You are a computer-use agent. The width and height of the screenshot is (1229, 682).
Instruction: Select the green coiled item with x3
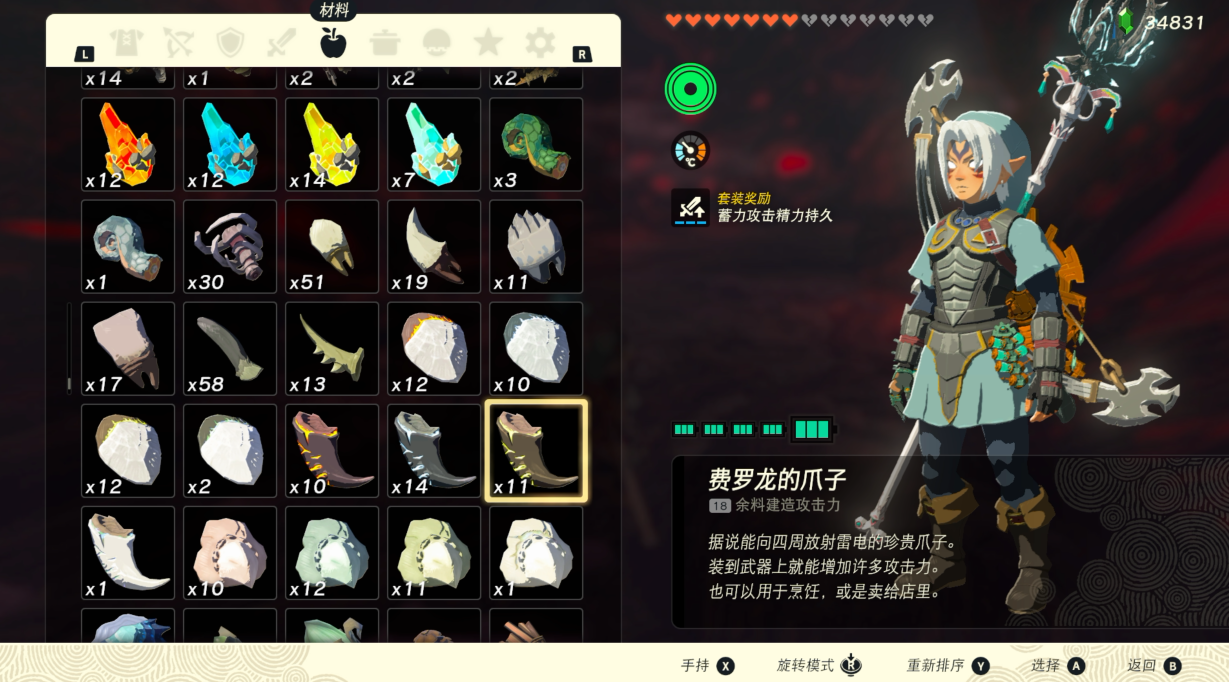536,144
